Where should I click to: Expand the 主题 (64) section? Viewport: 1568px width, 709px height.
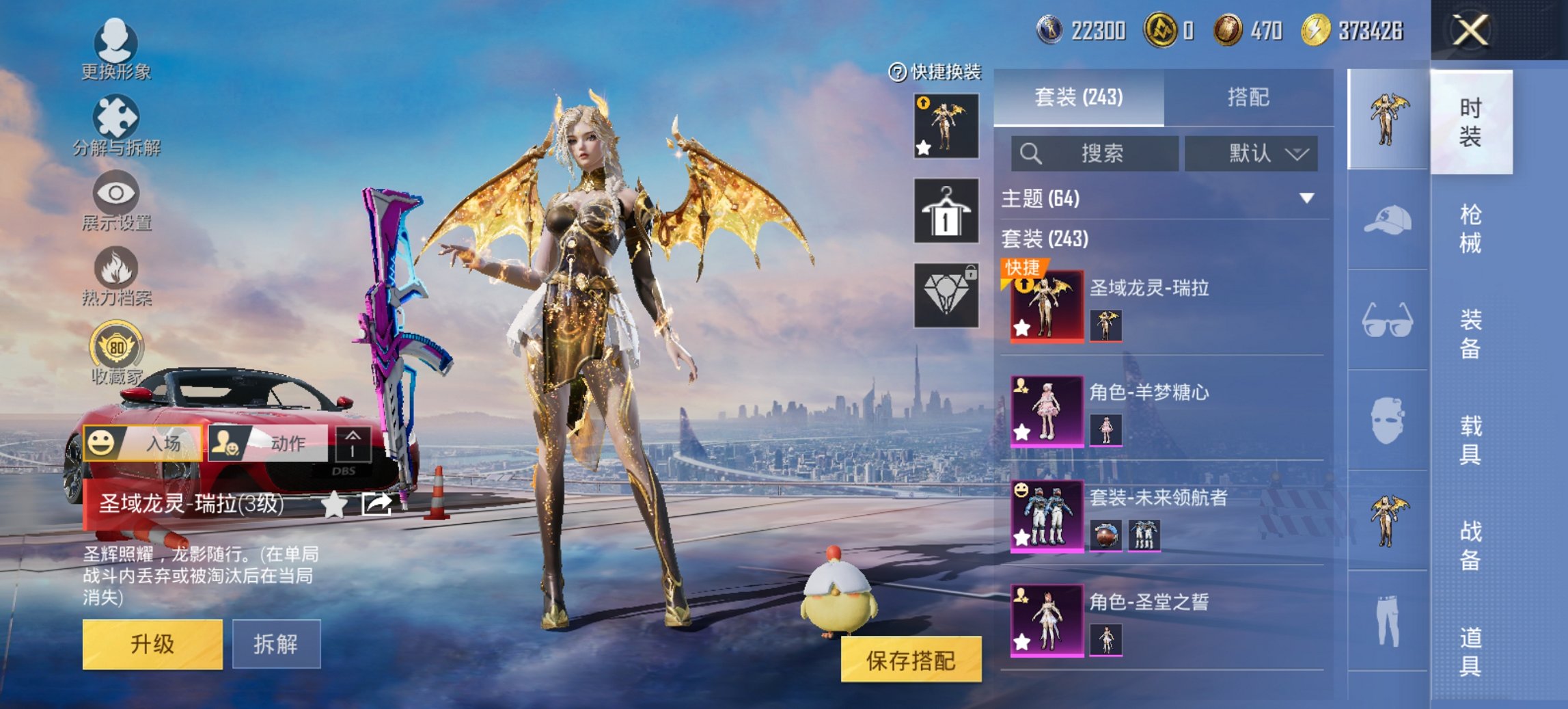(1161, 198)
